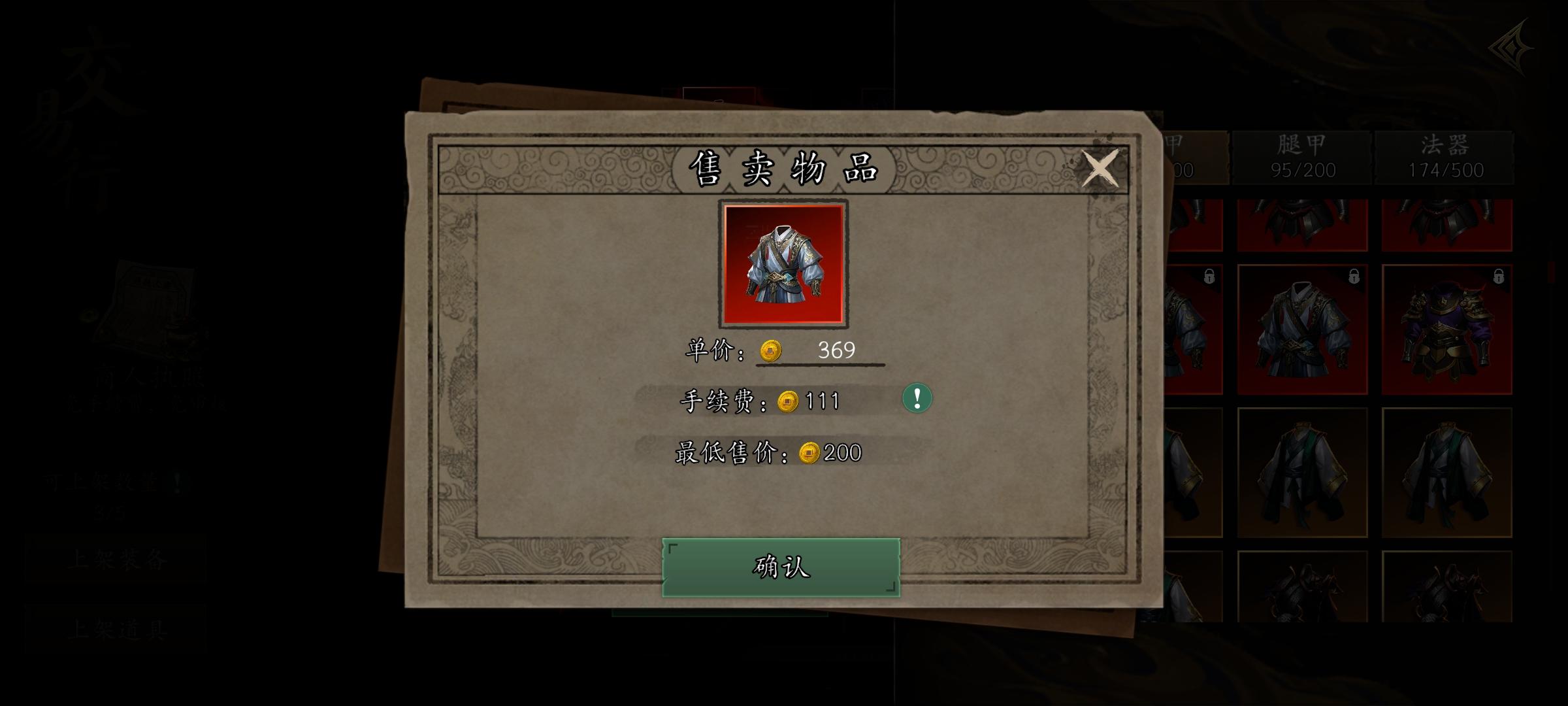
Task: Click the 上架装备 button in left sidebar
Action: [116, 558]
